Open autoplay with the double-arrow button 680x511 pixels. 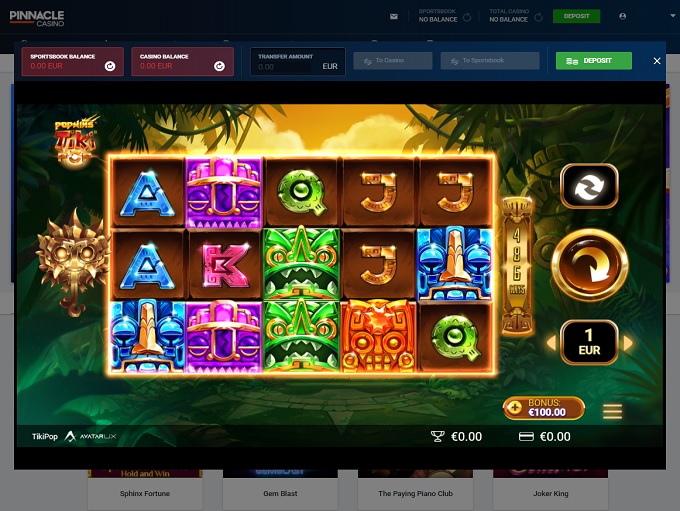[x=589, y=186]
